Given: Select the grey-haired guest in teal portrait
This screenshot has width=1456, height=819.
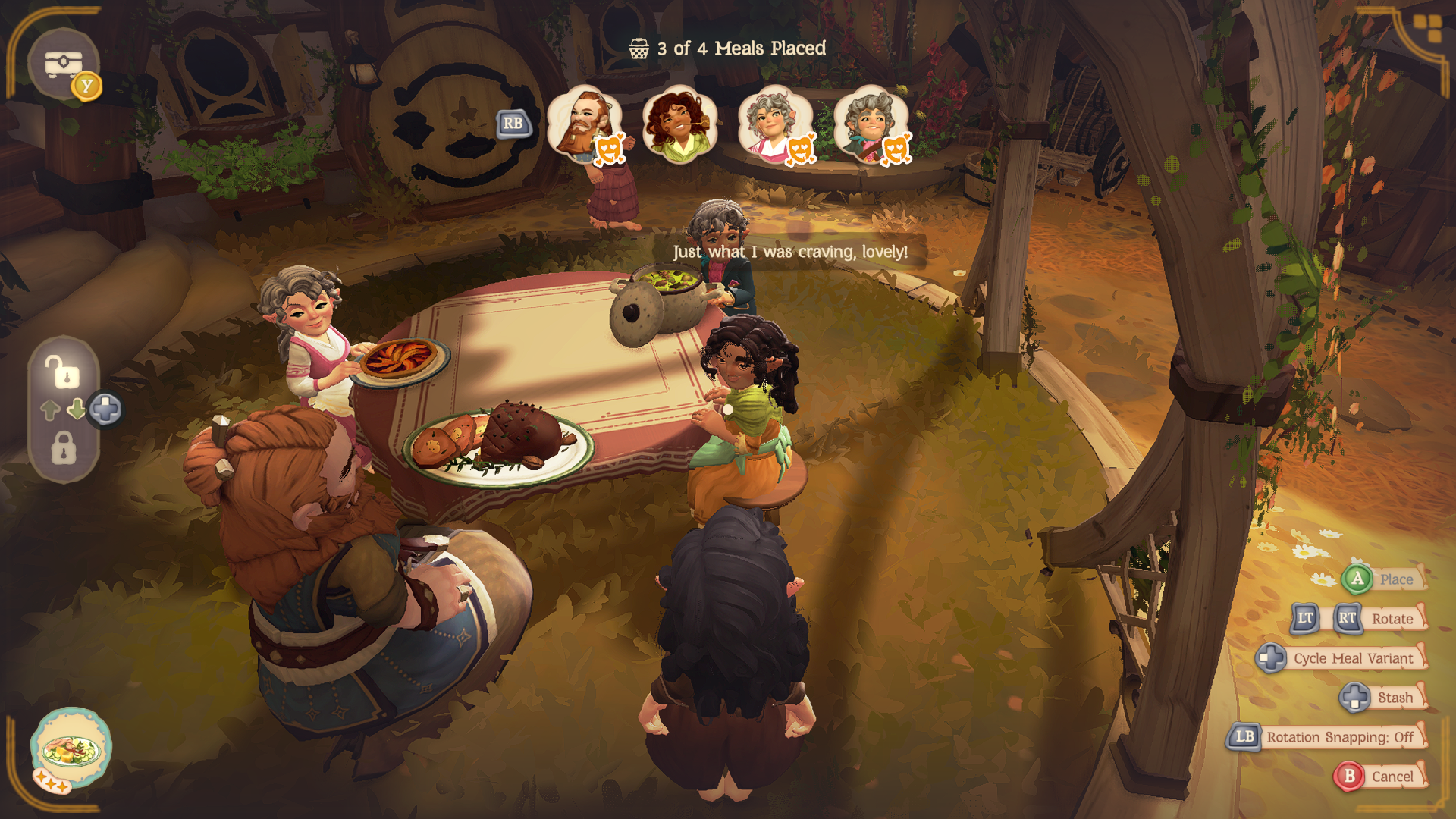Looking at the screenshot, I should coord(871,124).
